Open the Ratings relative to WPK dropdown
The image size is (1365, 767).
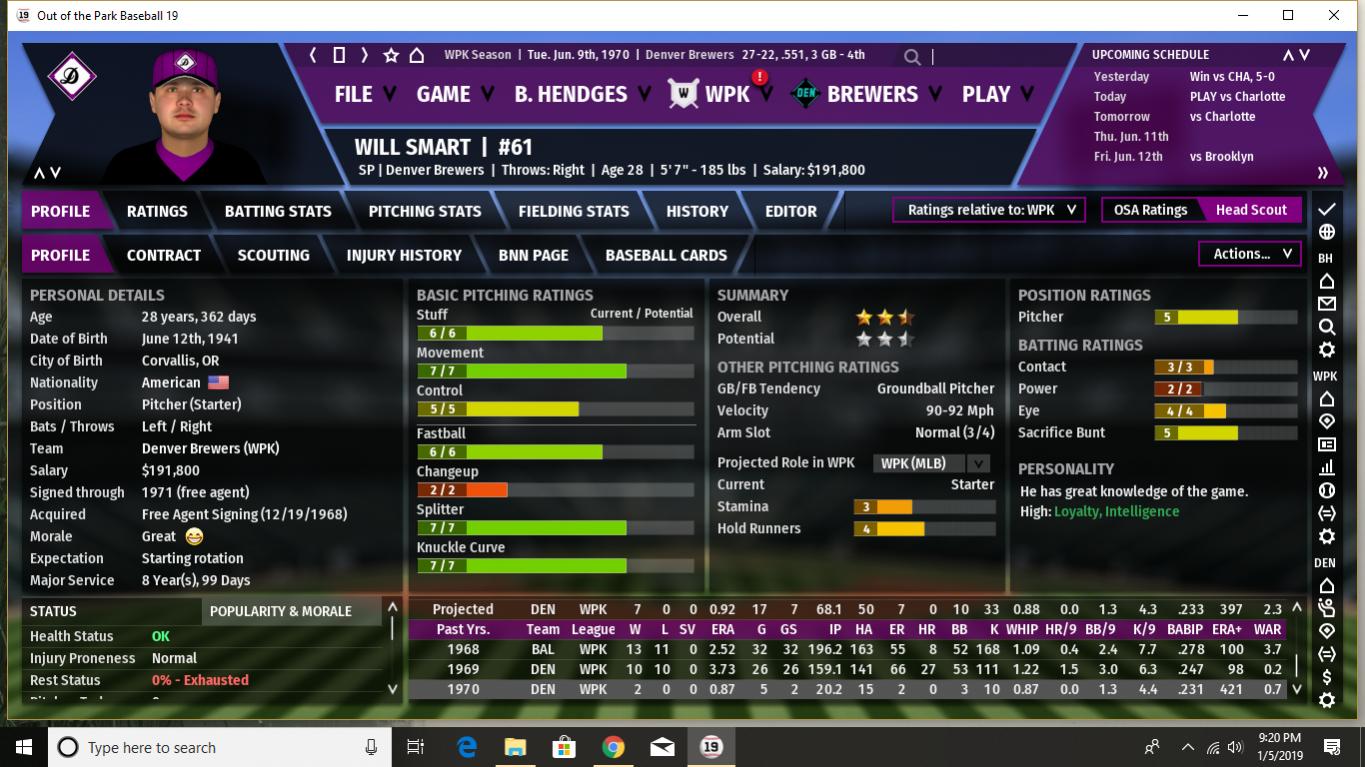click(x=989, y=210)
